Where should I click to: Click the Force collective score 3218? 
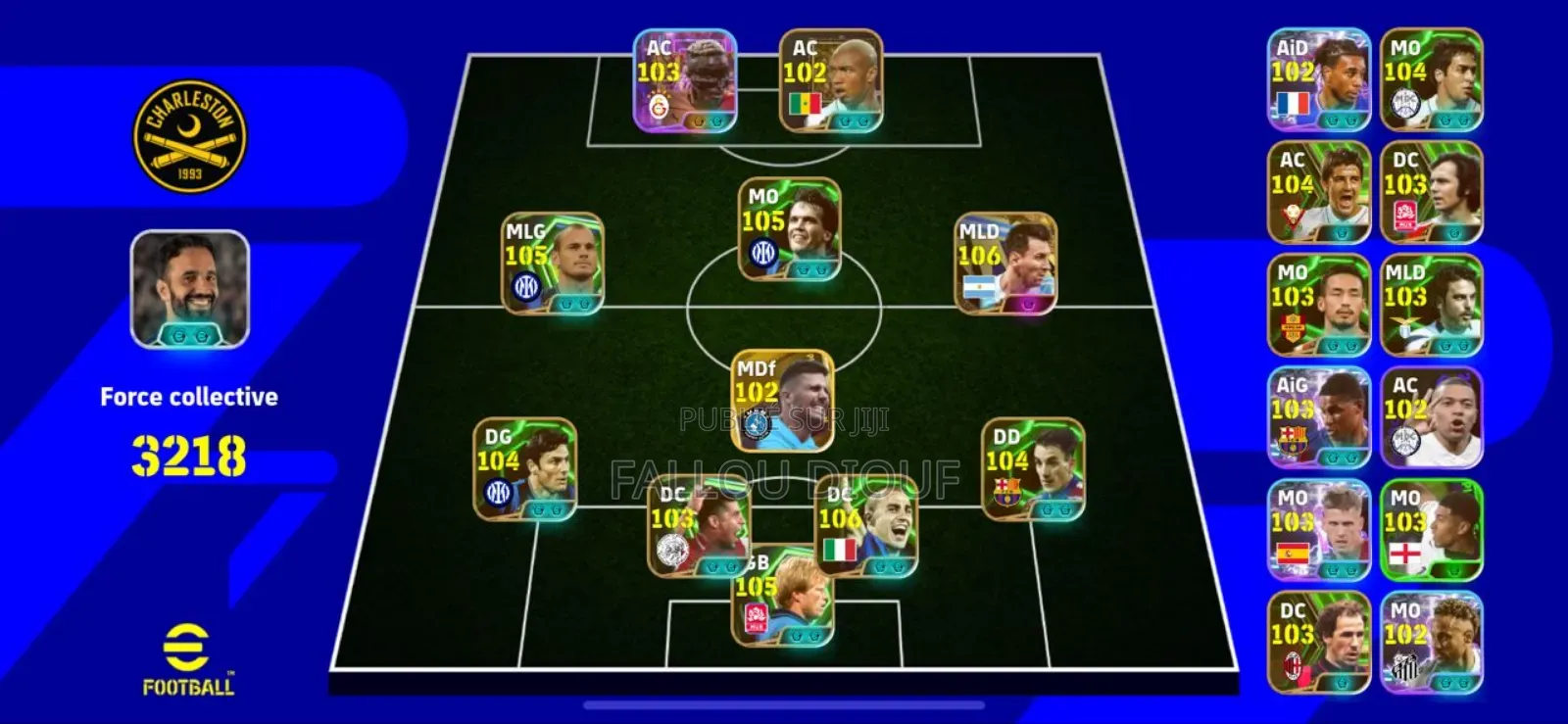pos(189,454)
